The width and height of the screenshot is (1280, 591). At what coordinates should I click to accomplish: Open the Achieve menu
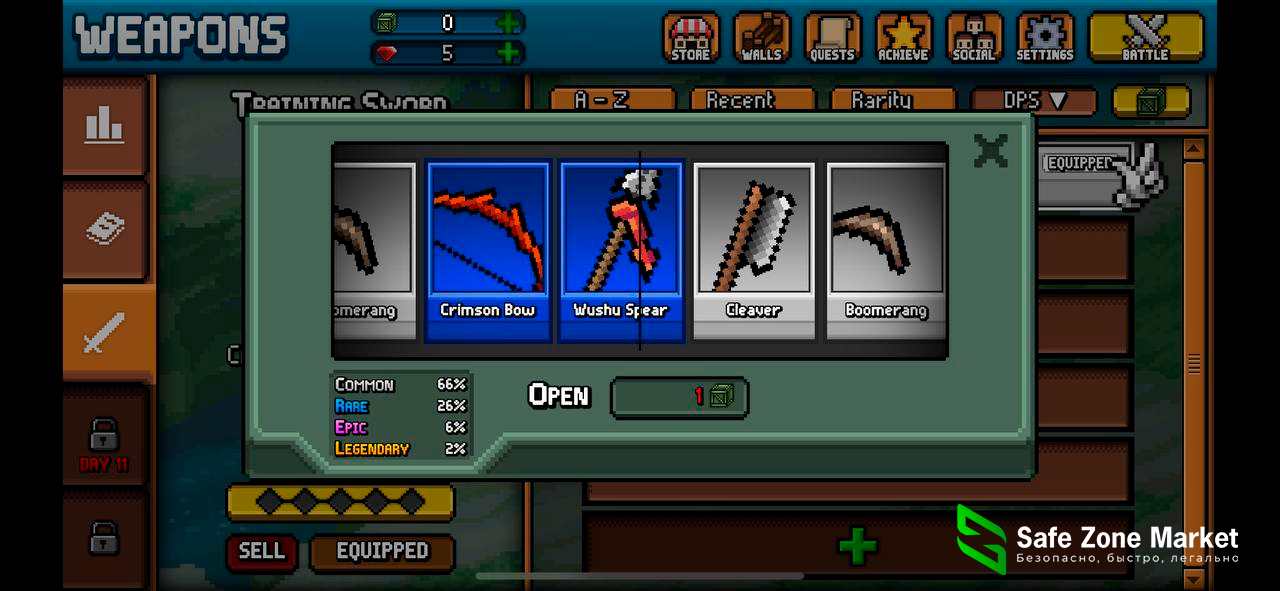pyautogui.click(x=903, y=38)
